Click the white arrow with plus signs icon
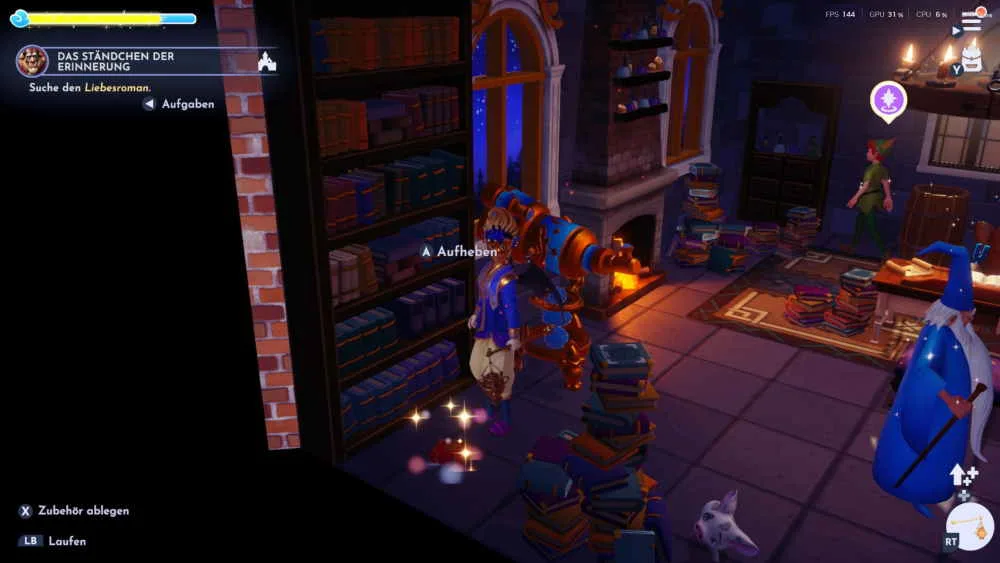 pyautogui.click(x=962, y=475)
